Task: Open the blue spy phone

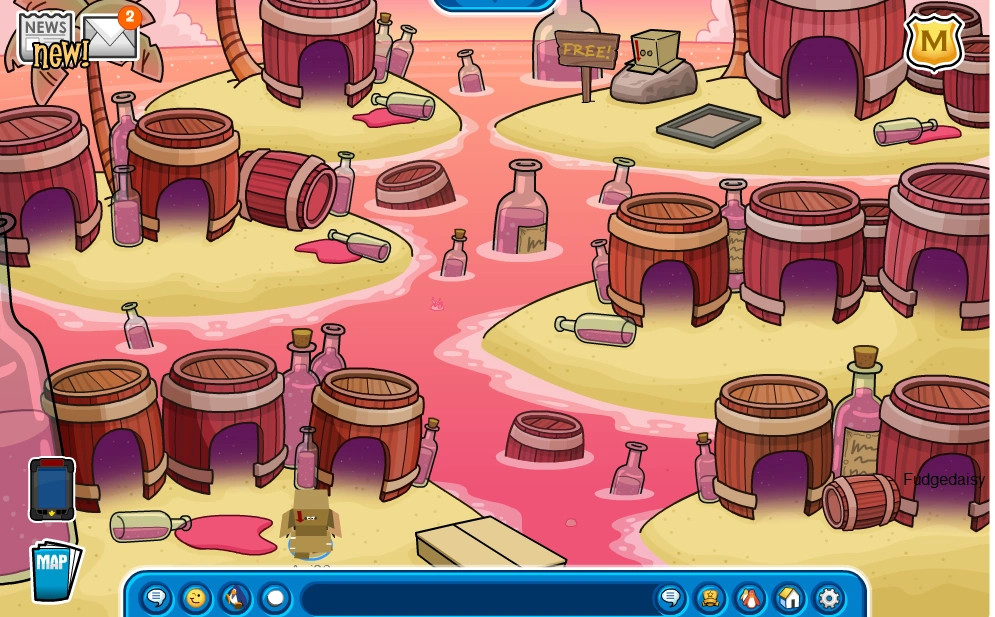Action: (x=52, y=489)
